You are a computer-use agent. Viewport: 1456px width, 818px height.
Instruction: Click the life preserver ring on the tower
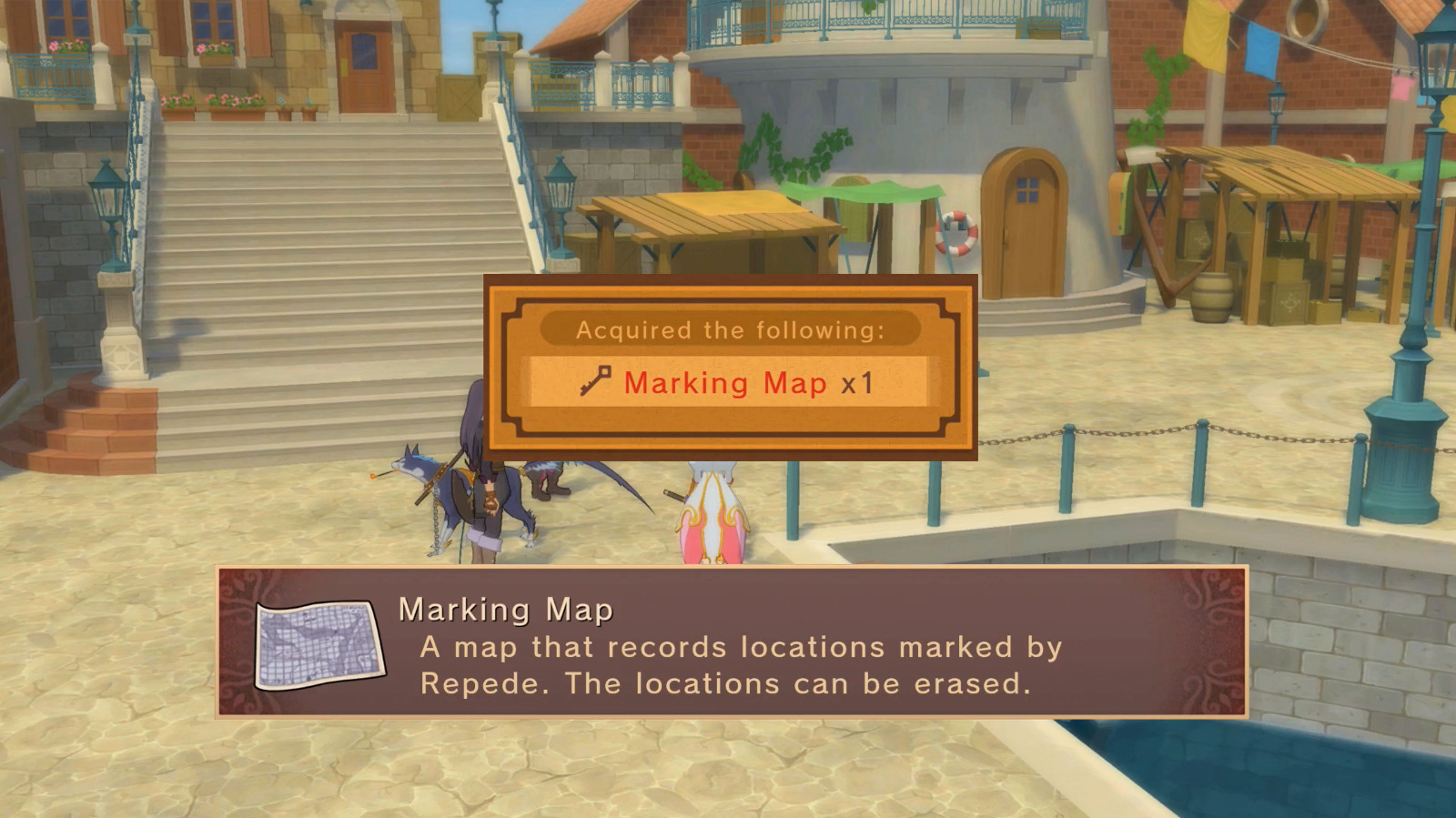(955, 231)
